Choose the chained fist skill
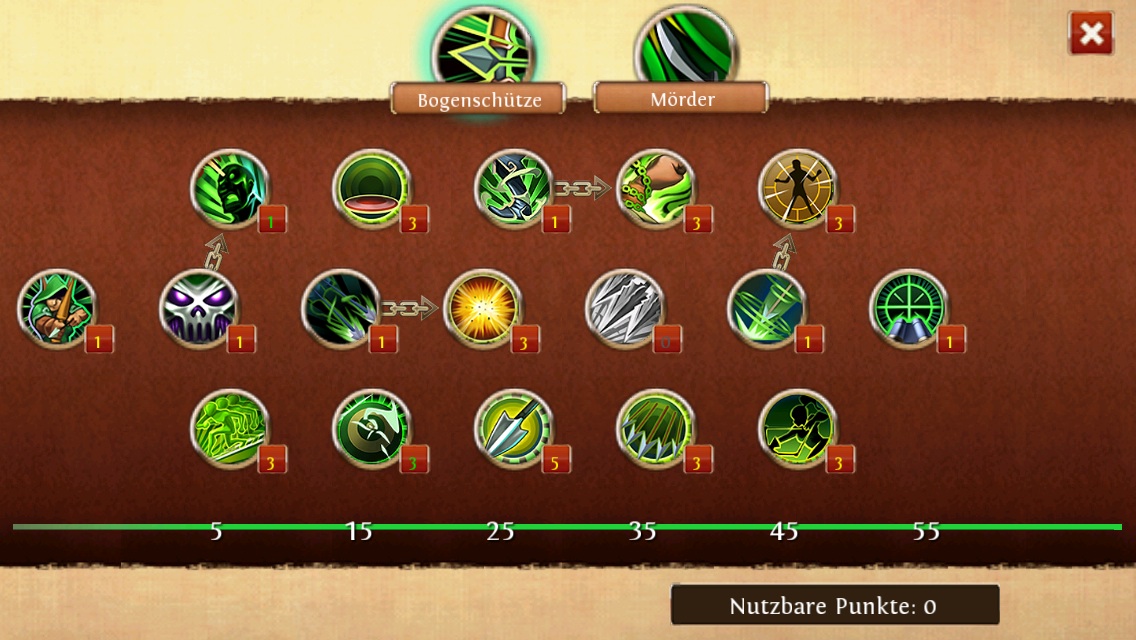Viewport: 1136px width, 640px height. 656,189
